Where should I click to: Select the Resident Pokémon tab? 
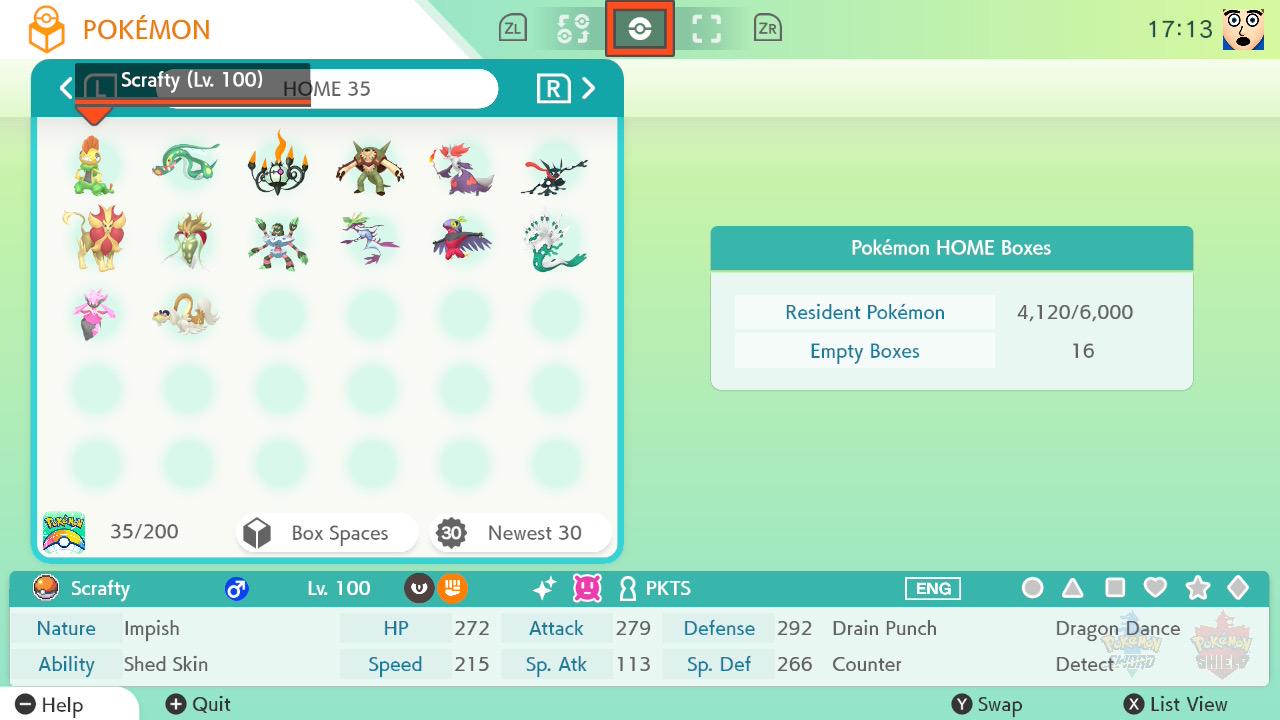pyautogui.click(x=864, y=312)
